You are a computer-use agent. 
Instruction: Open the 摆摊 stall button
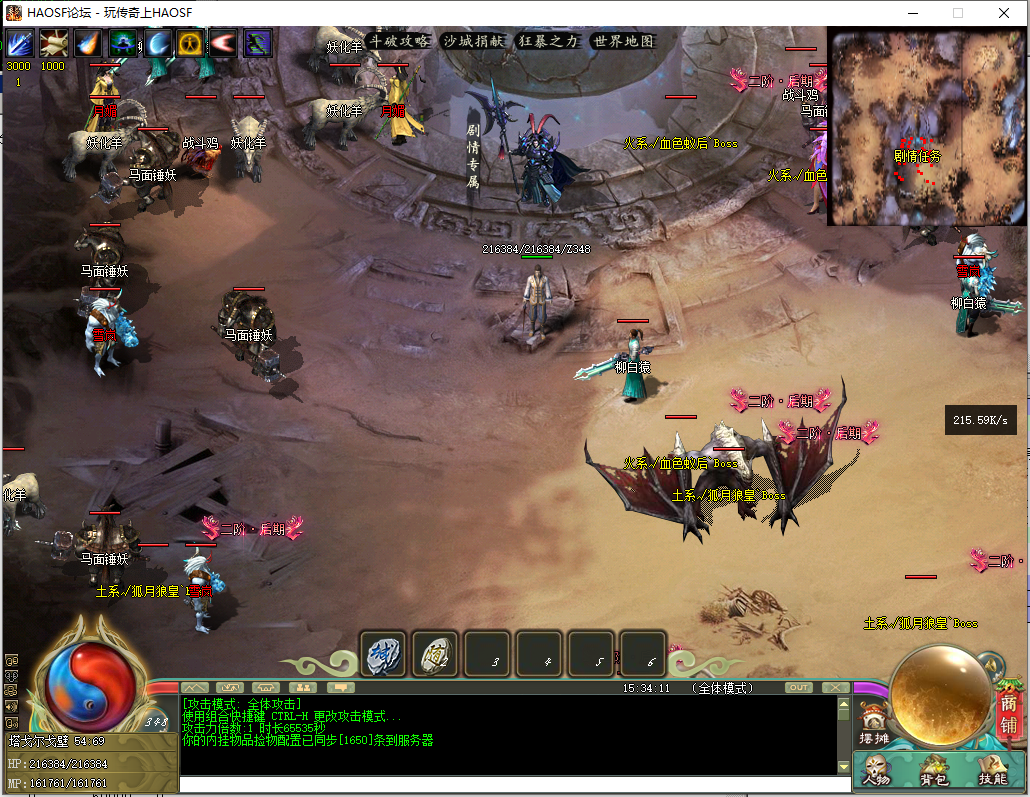873,725
